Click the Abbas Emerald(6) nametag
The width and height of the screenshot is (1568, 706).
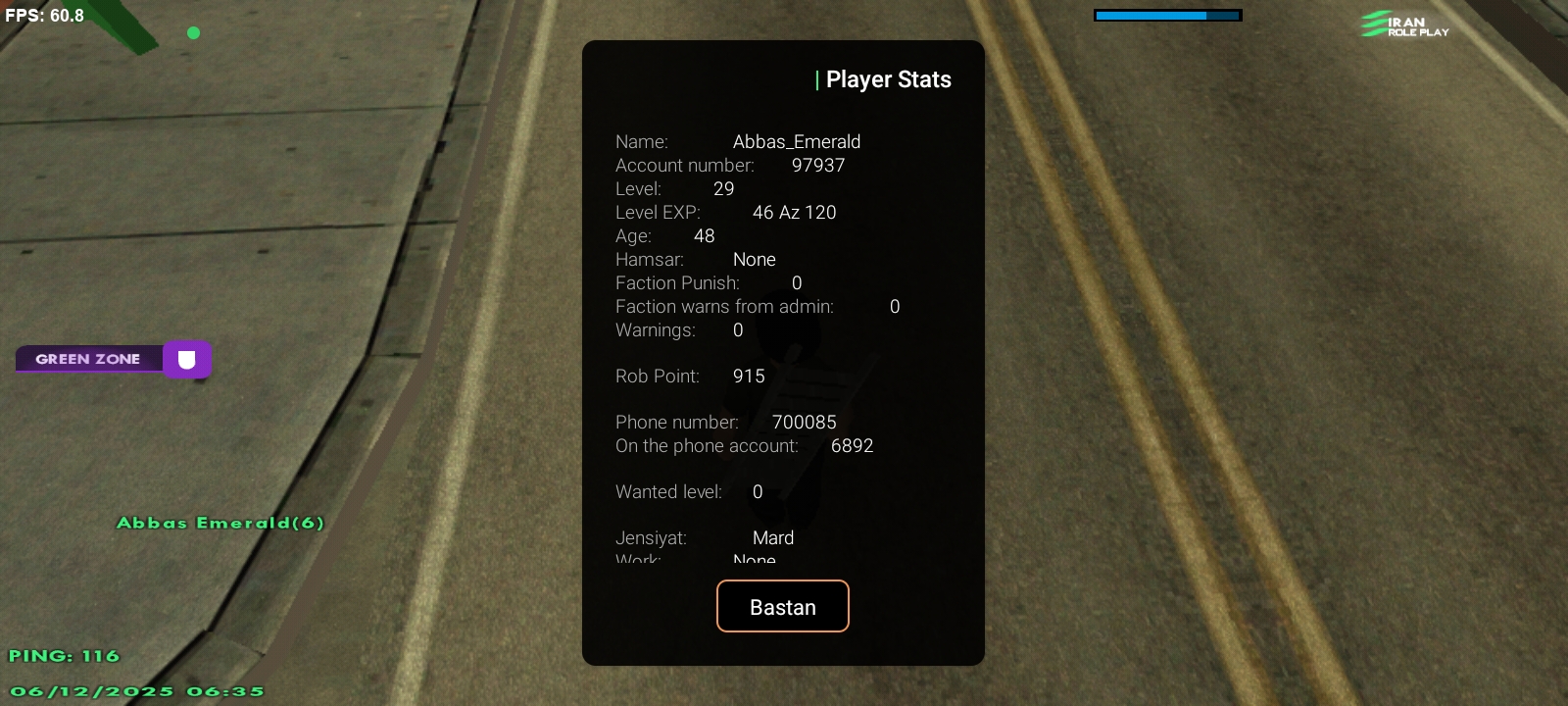(x=220, y=523)
